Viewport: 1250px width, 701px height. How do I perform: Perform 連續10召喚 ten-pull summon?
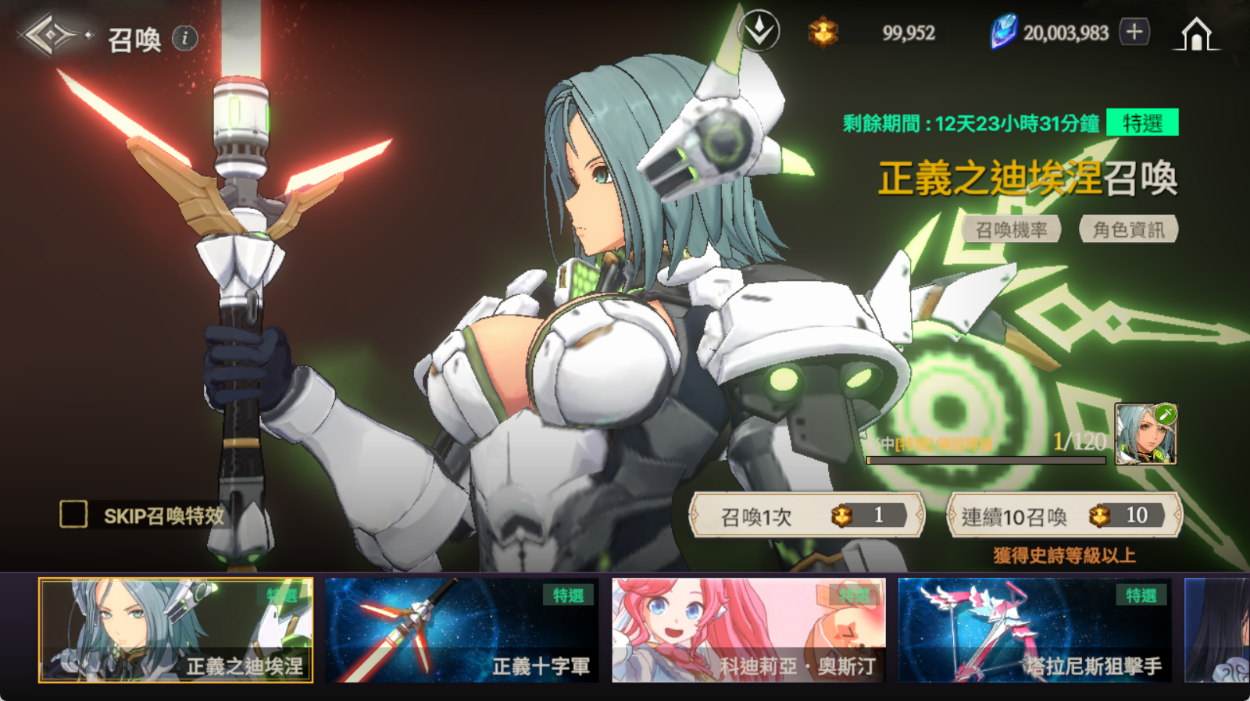click(x=1064, y=516)
